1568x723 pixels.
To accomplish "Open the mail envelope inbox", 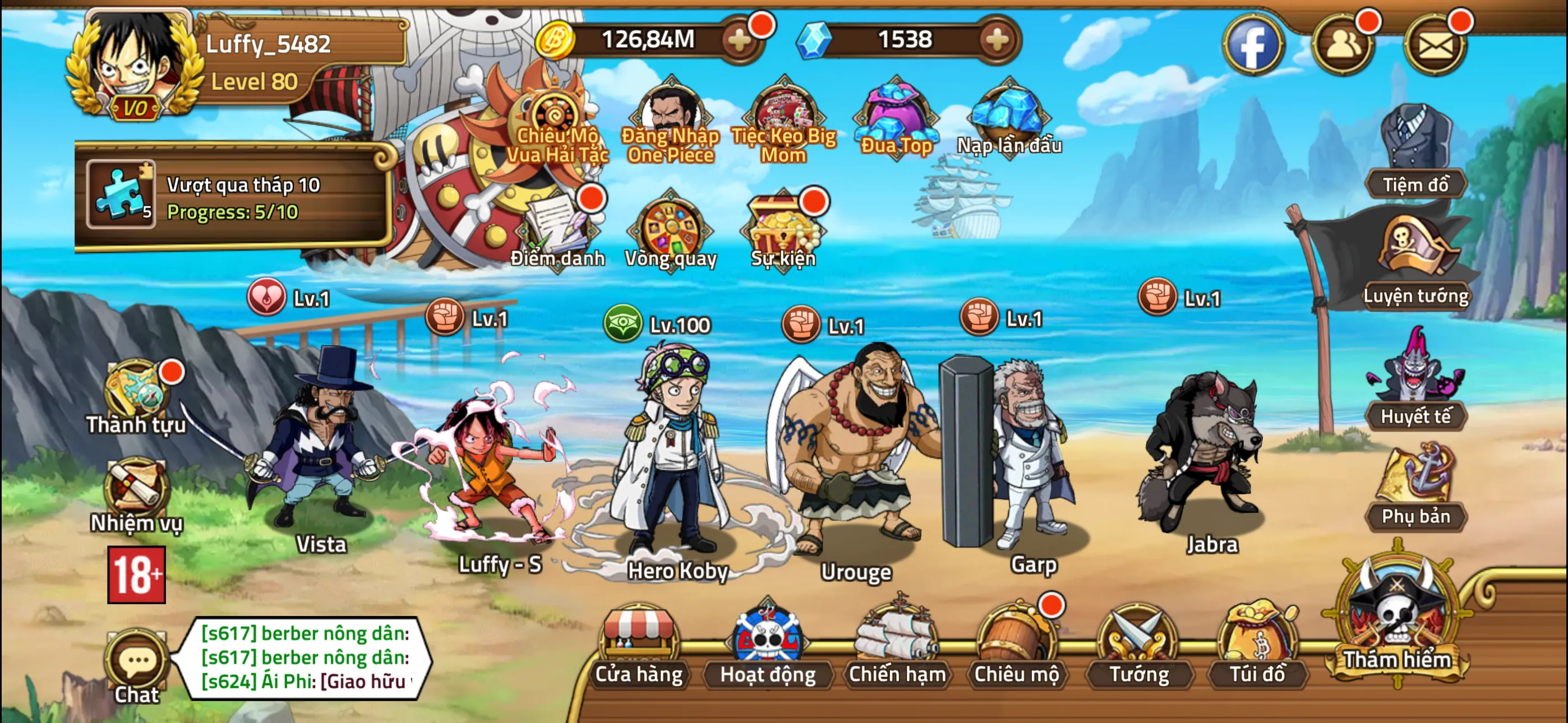I will pos(1434,44).
